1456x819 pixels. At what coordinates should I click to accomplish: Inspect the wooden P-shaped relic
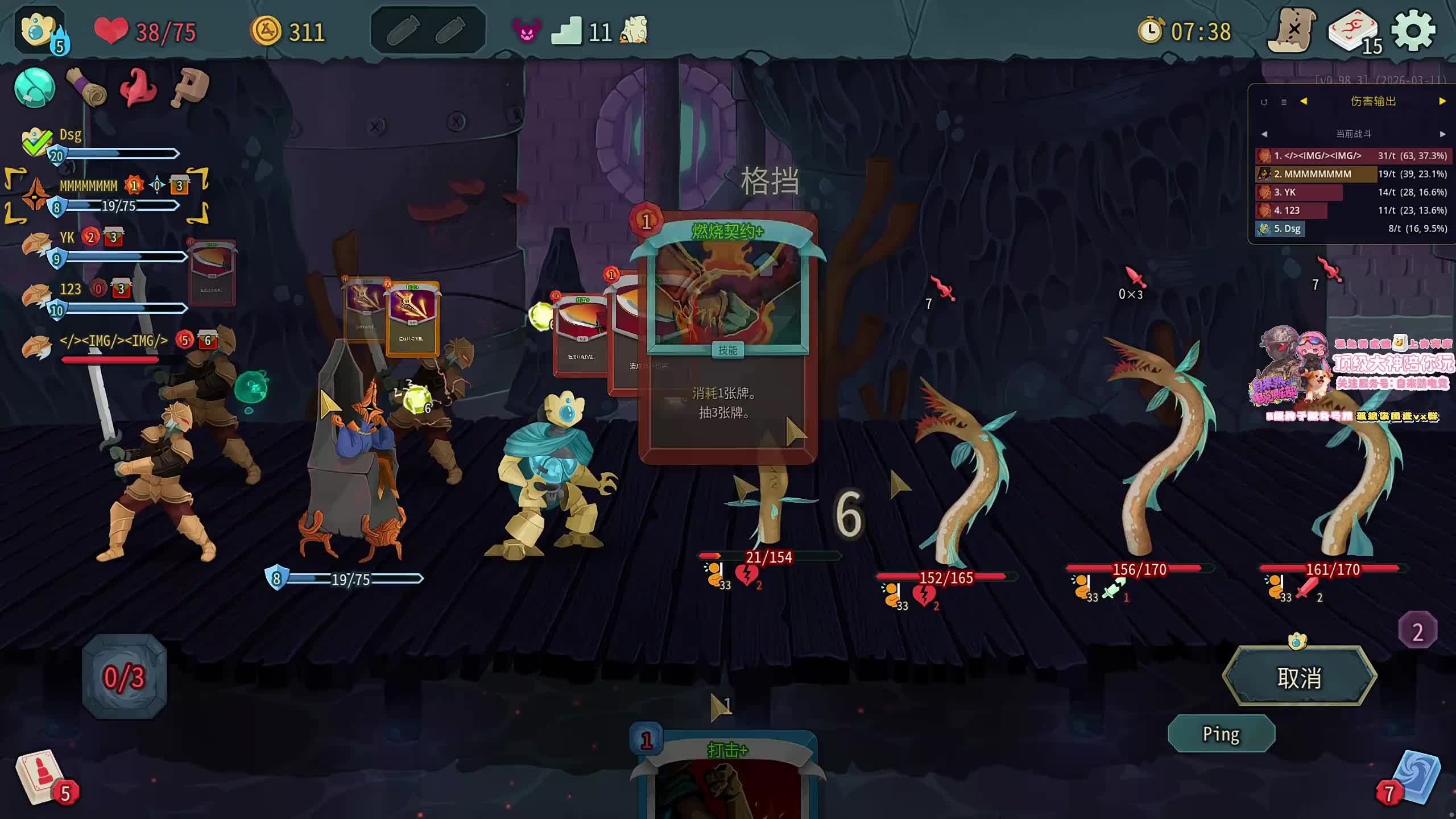tap(190, 88)
